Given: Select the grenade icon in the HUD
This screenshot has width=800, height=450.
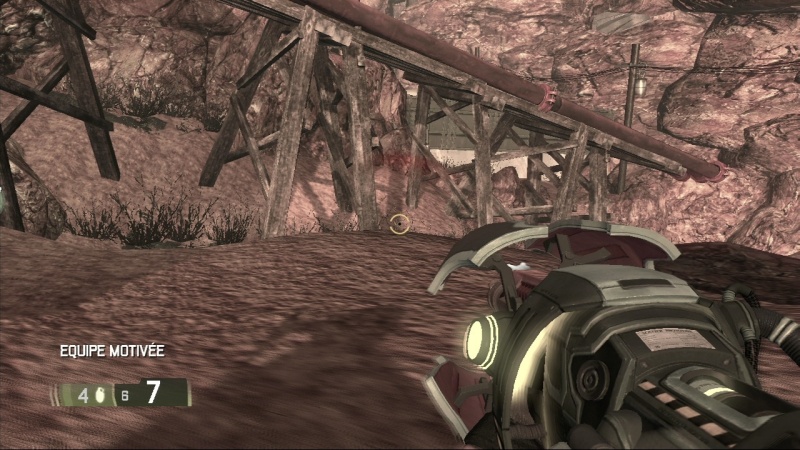Looking at the screenshot, I should [x=99, y=394].
